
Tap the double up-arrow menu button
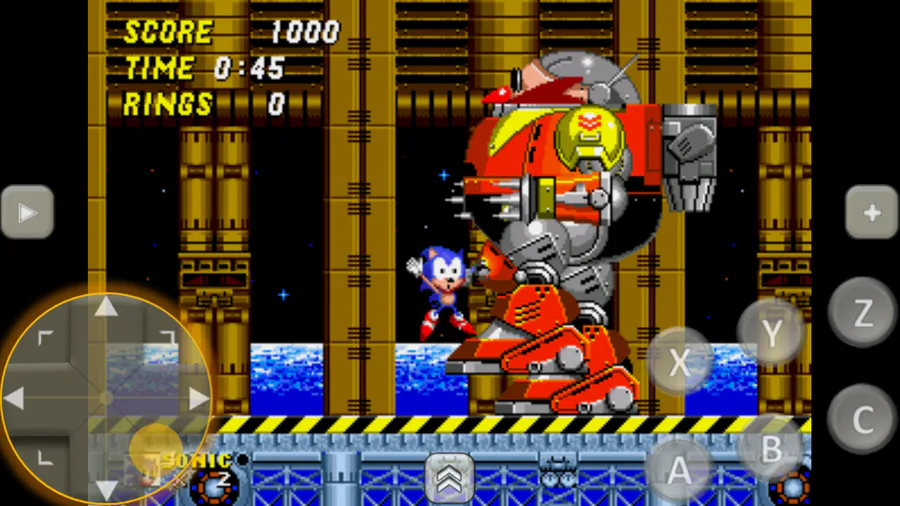pos(450,478)
